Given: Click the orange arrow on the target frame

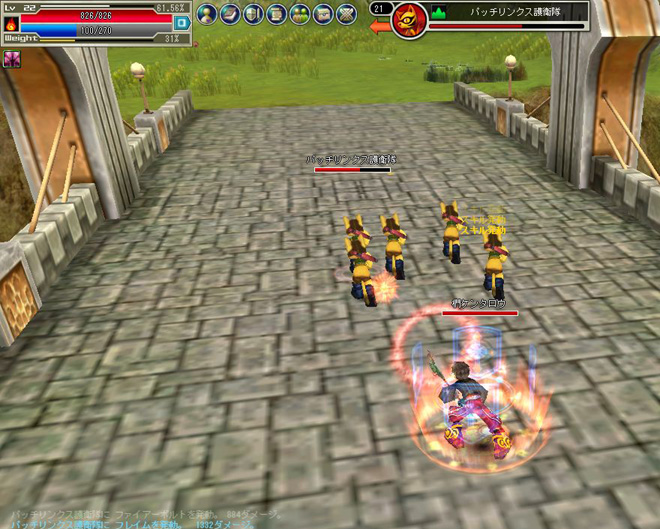Looking at the screenshot, I should click(x=380, y=27).
